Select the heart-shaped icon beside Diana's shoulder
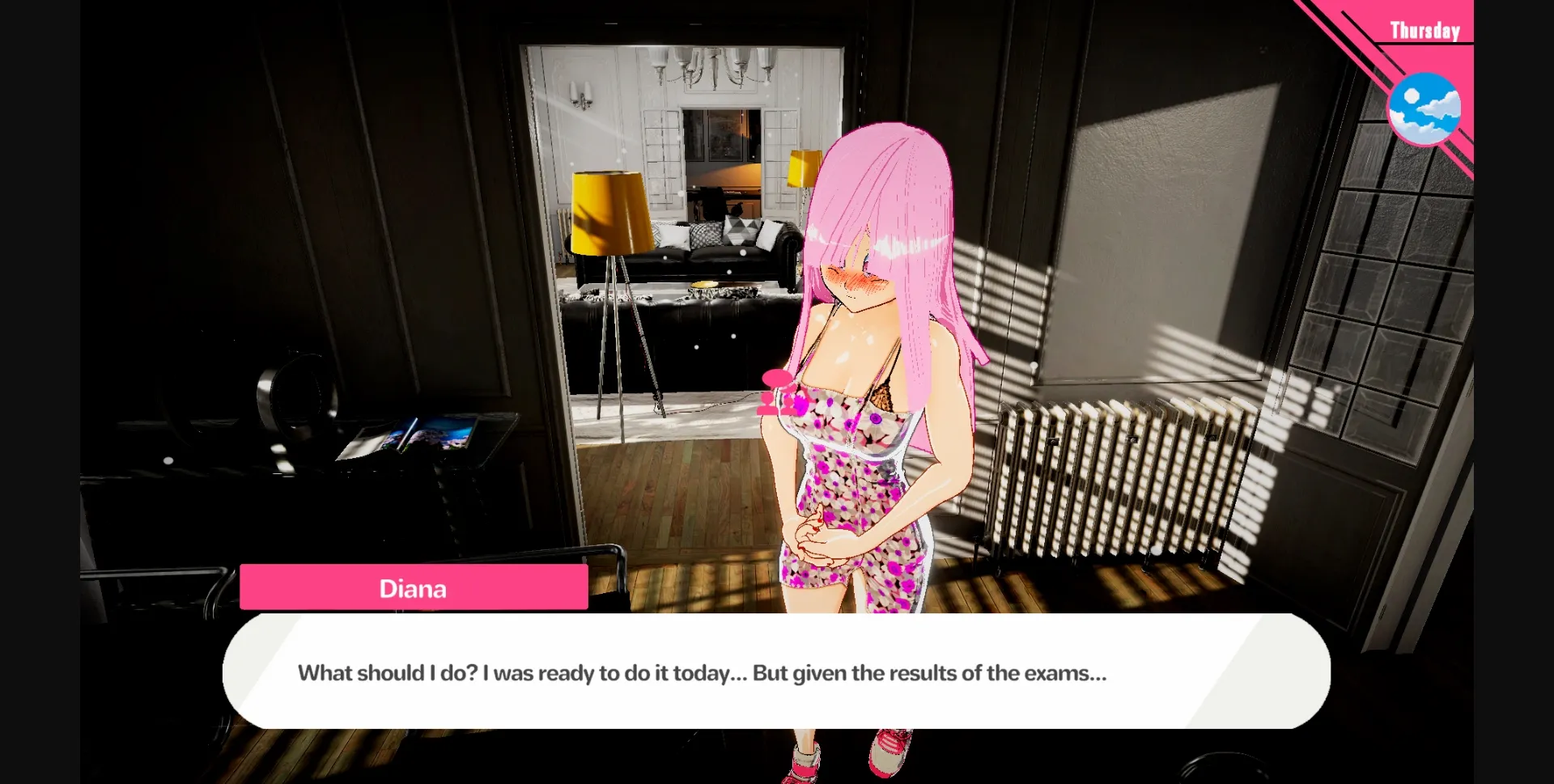 777,378
